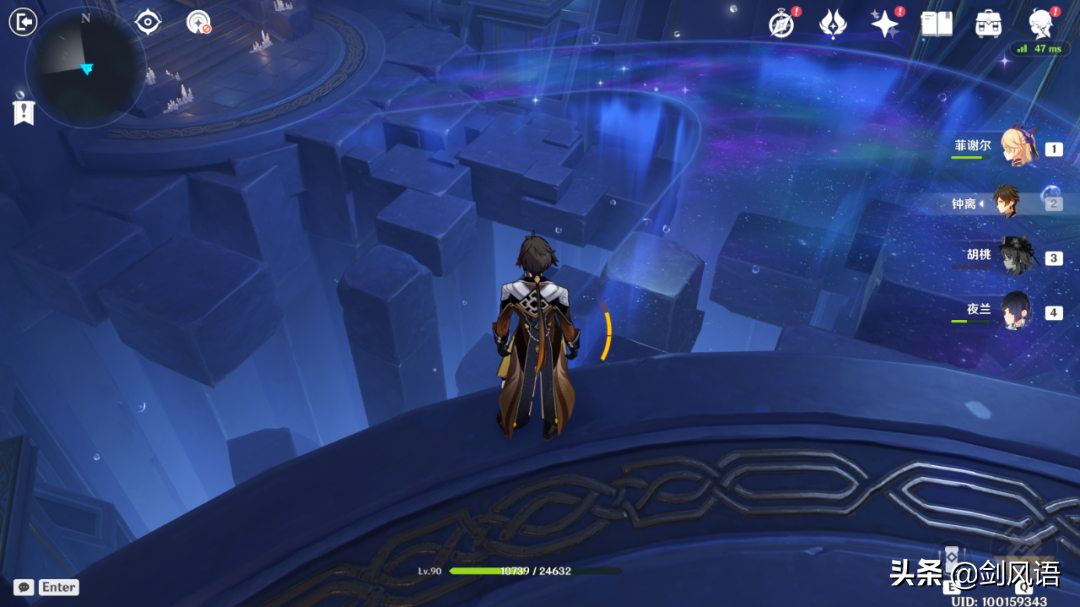The height and width of the screenshot is (607, 1080).
Task: Open the winged Wish icon
Action: click(833, 24)
